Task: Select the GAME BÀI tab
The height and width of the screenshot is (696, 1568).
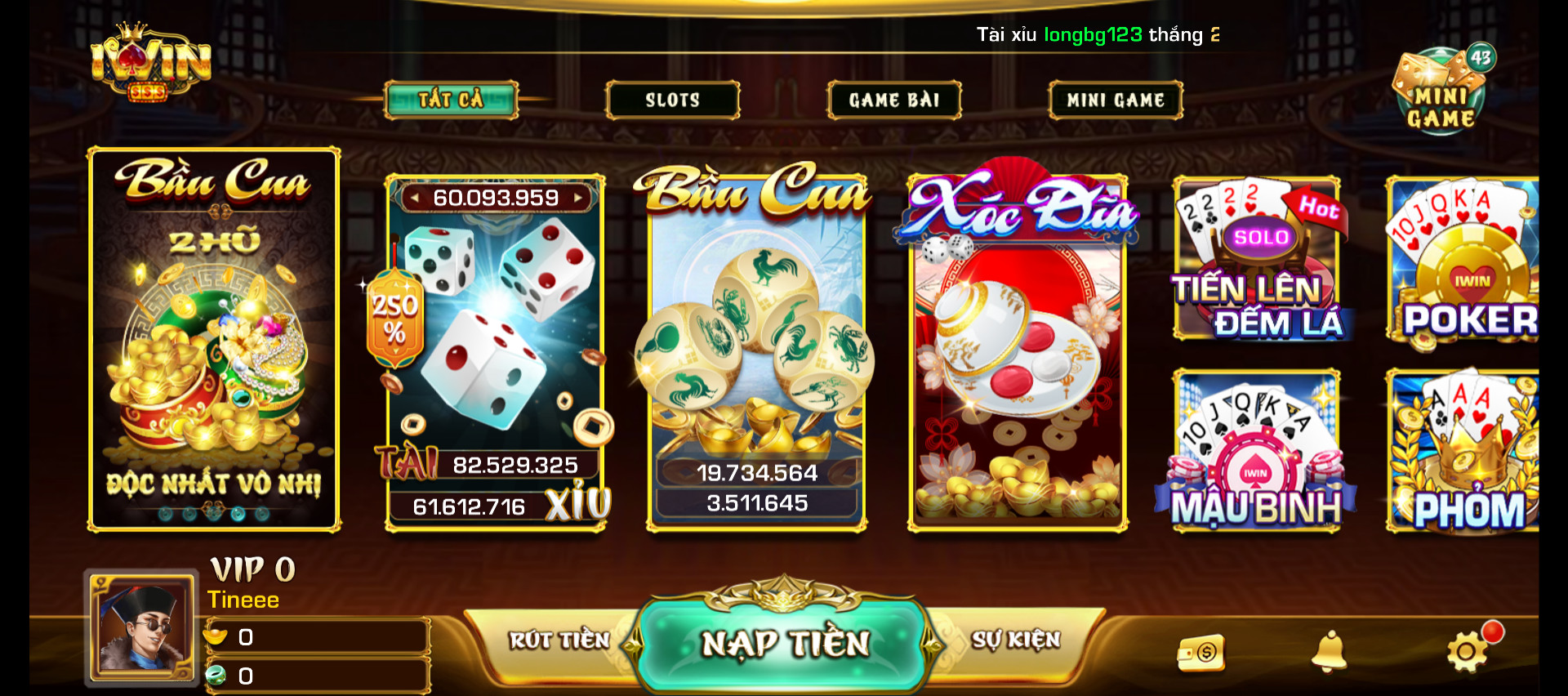Action: coord(894,100)
